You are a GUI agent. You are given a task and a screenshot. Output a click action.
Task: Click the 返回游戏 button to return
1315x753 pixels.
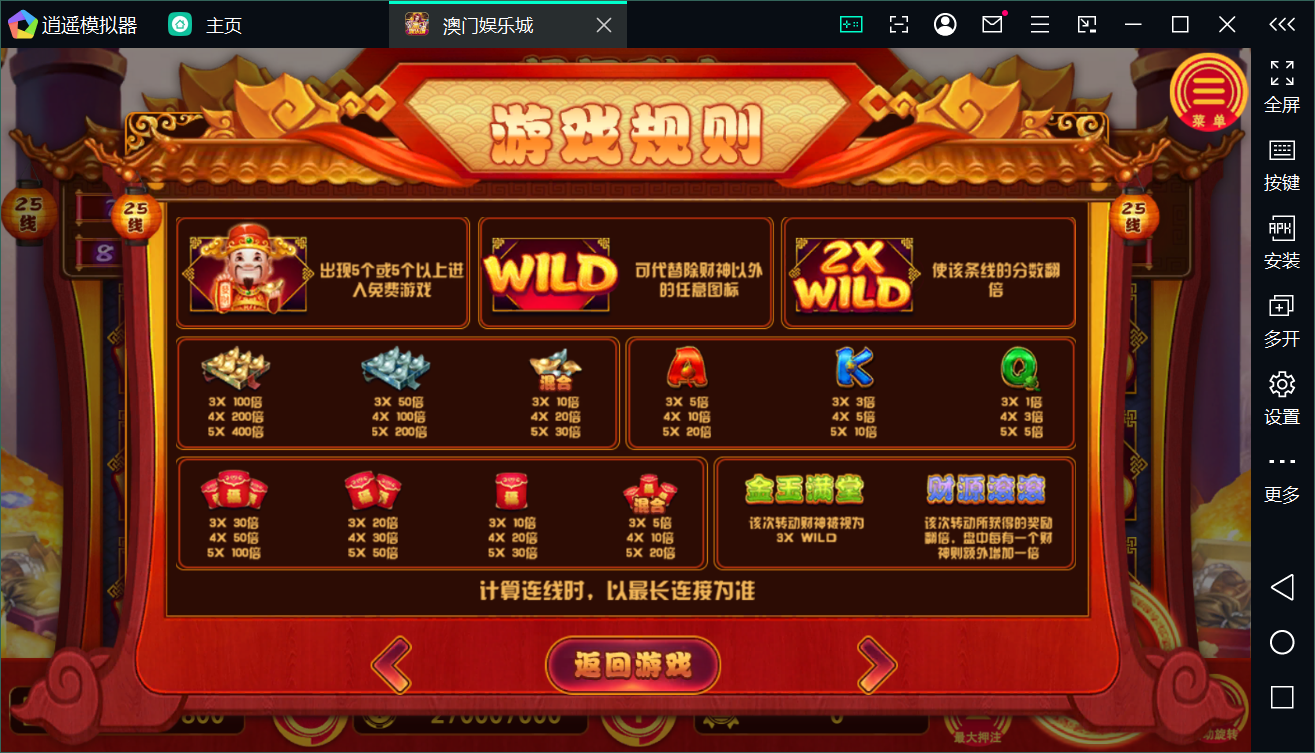coord(632,665)
